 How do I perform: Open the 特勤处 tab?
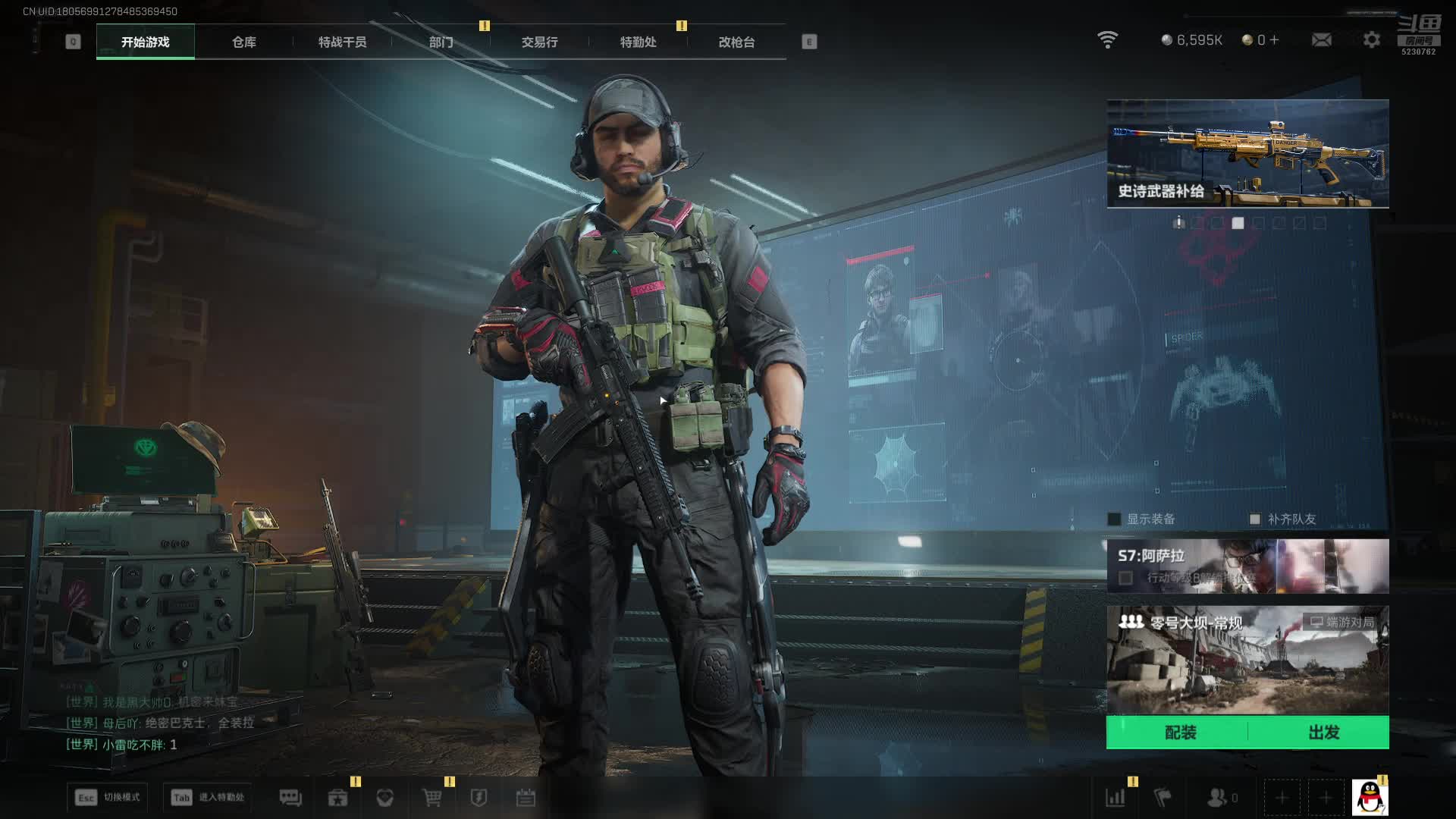(638, 42)
